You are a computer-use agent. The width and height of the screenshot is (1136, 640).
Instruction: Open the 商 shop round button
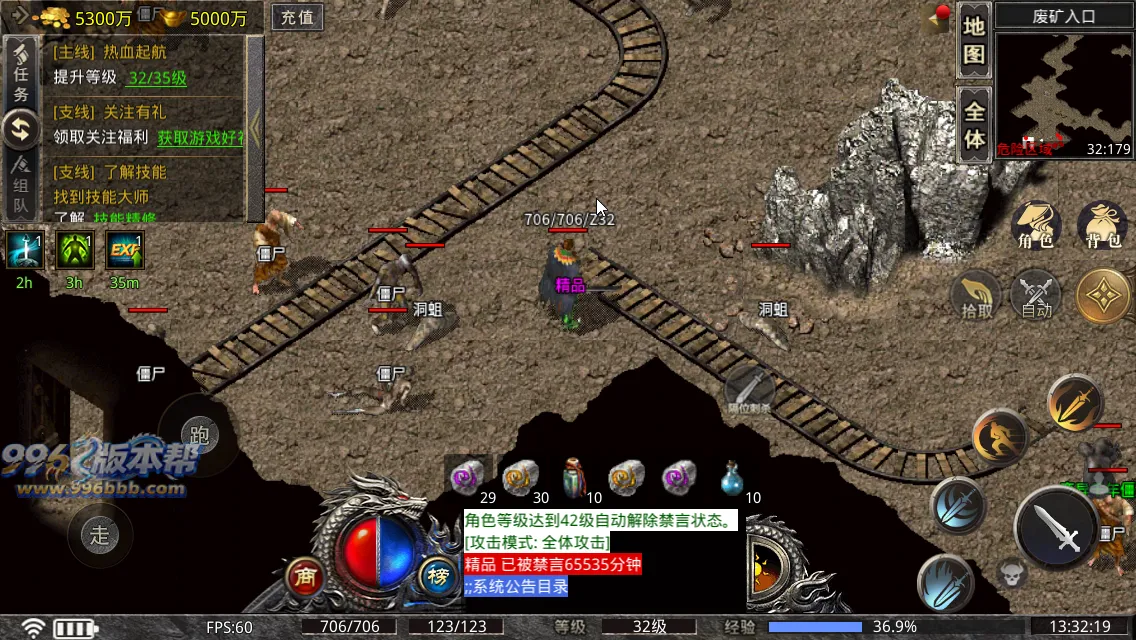[x=306, y=576]
